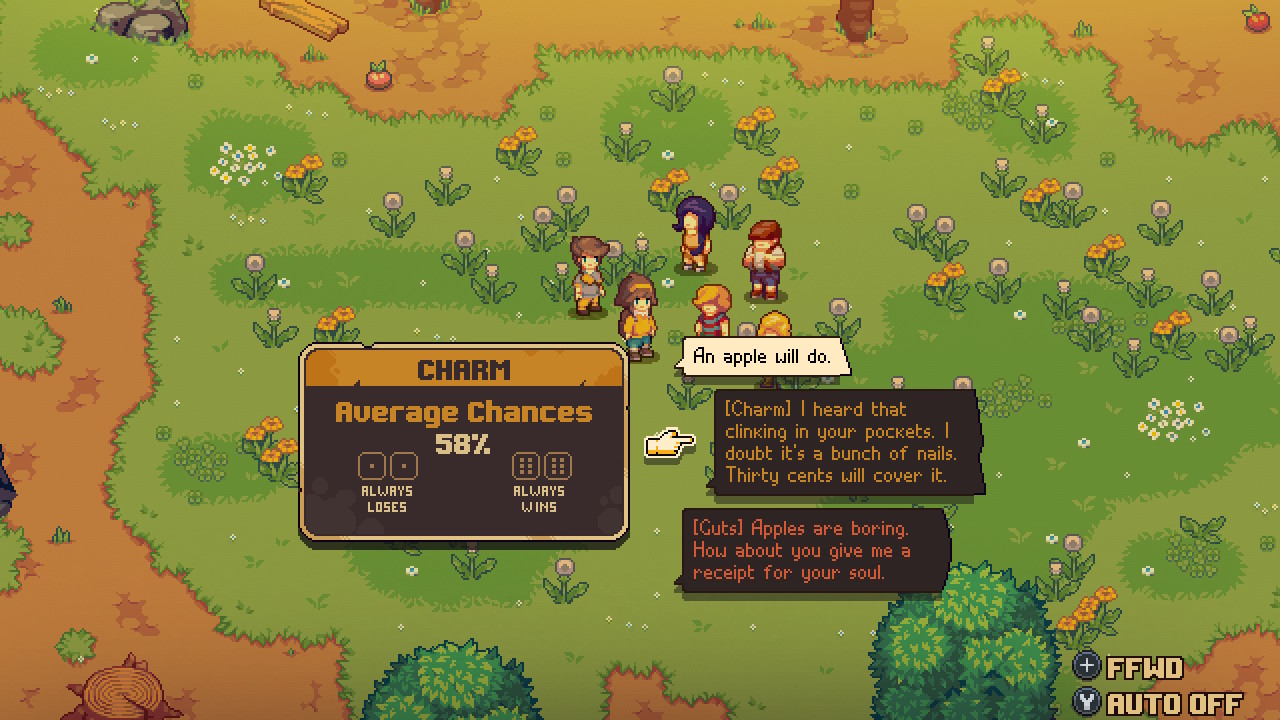Click the kid in the striped shirt

712,310
